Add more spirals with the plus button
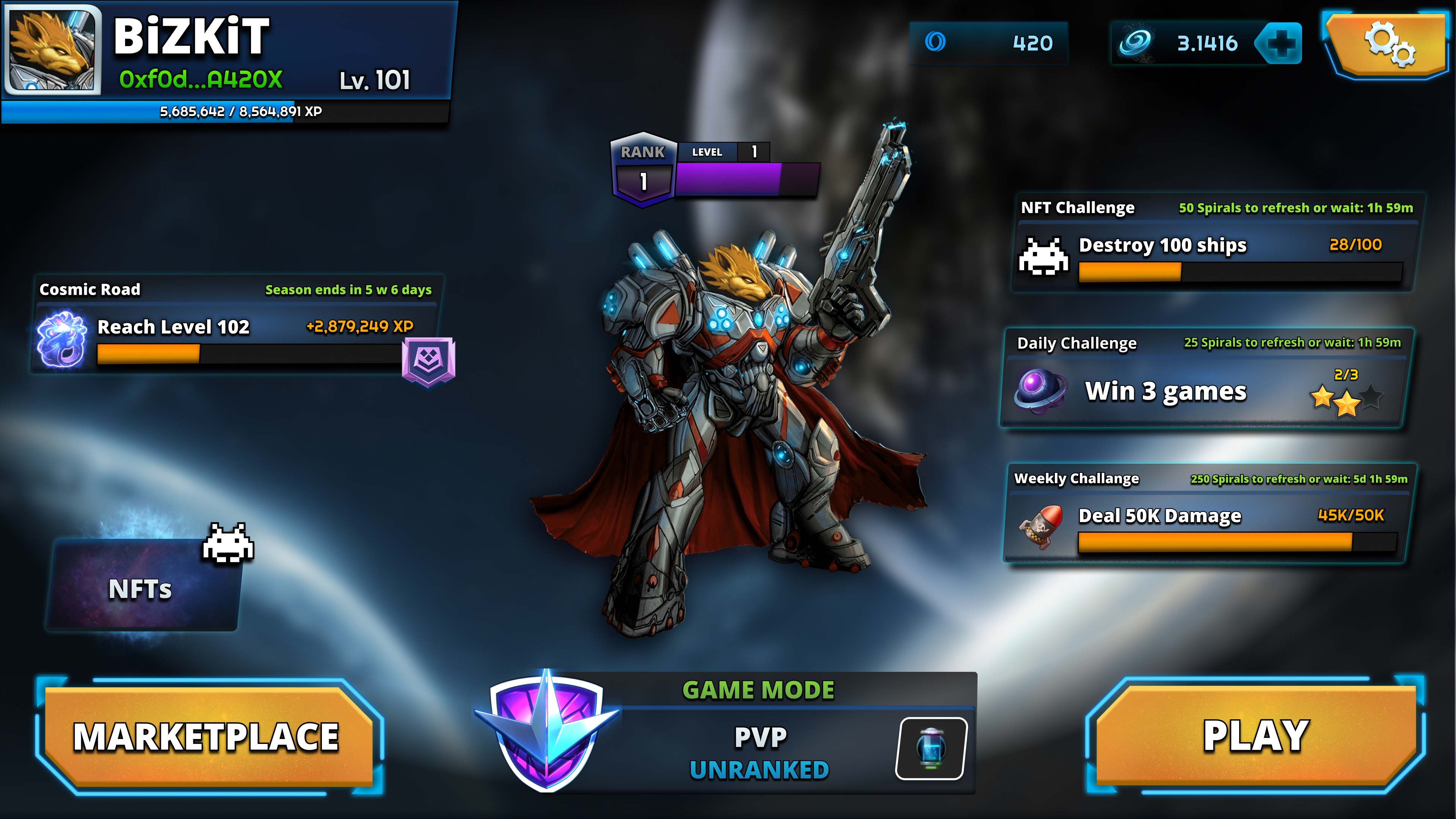This screenshot has height=819, width=1456. (x=1280, y=43)
